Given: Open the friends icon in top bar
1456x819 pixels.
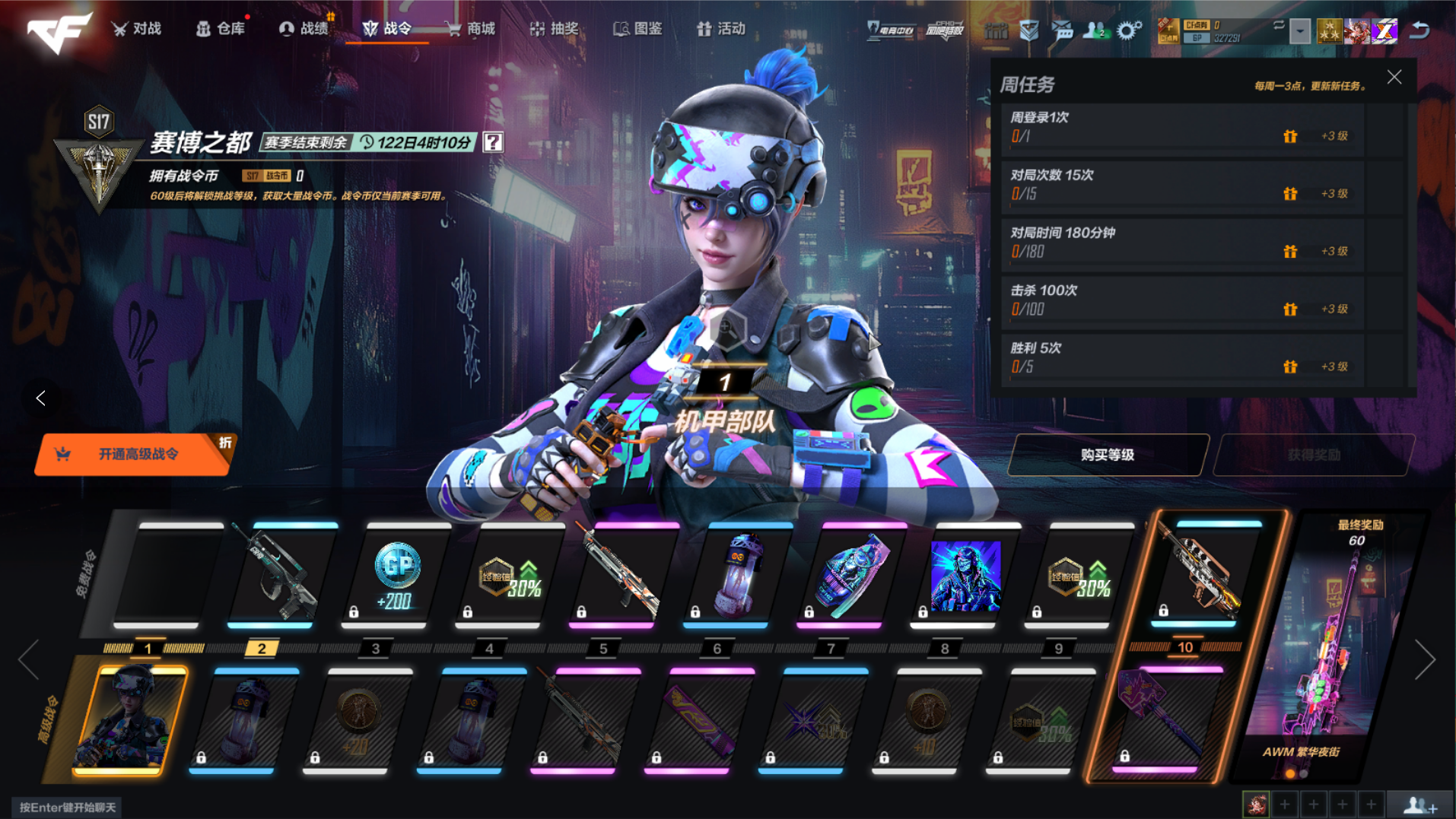Looking at the screenshot, I should 1095,30.
